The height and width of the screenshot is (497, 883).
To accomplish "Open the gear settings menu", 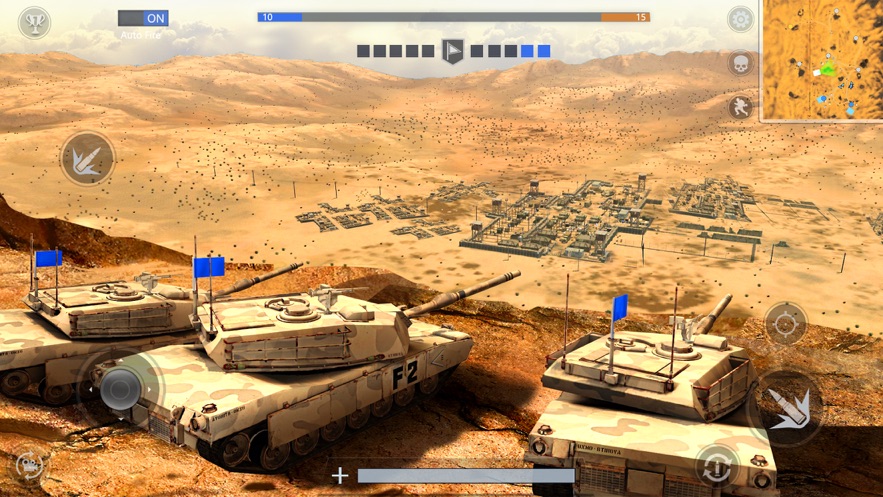I will coord(740,19).
